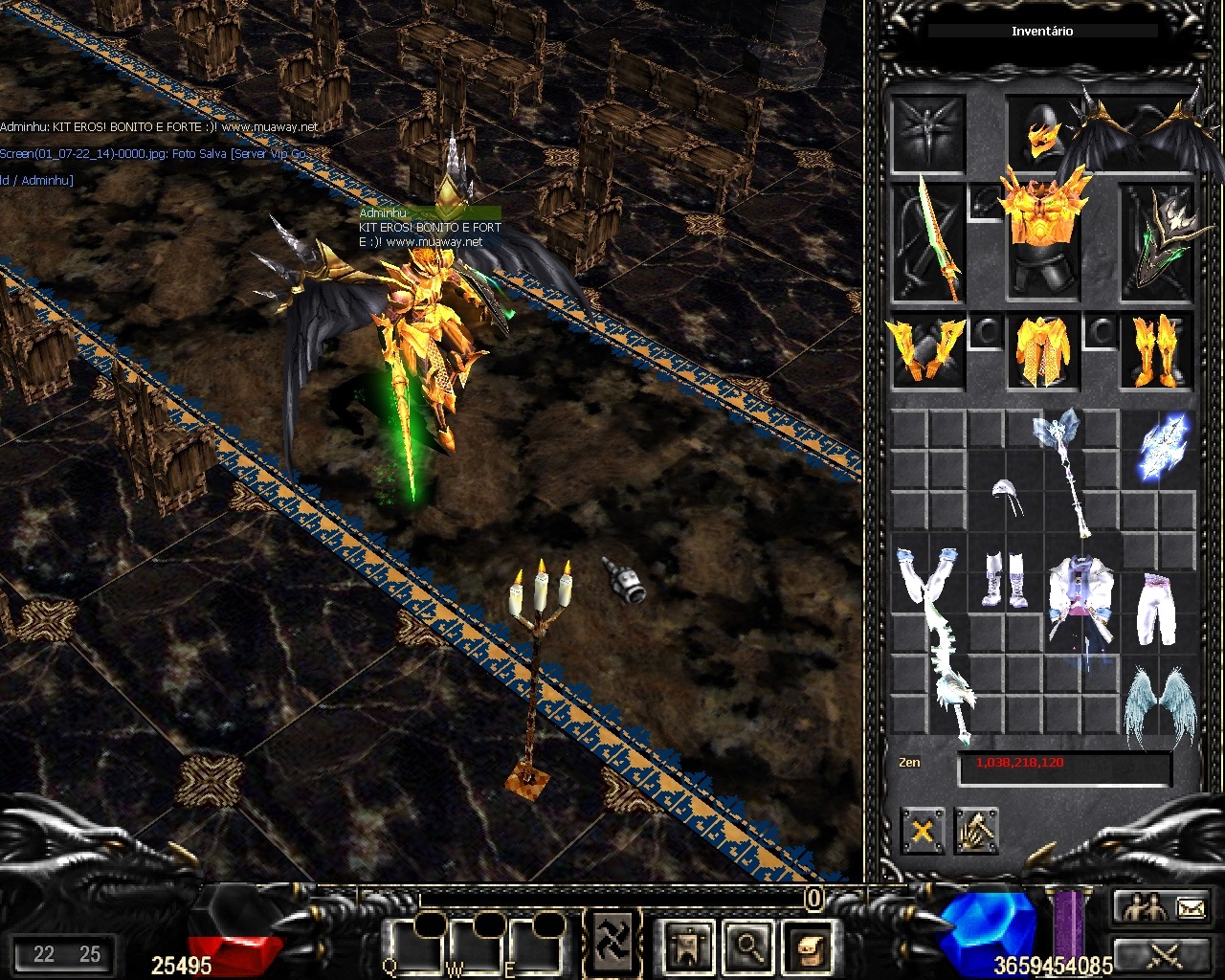
Task: Select the equipped dark wings slot
Action: (x=1141, y=135)
